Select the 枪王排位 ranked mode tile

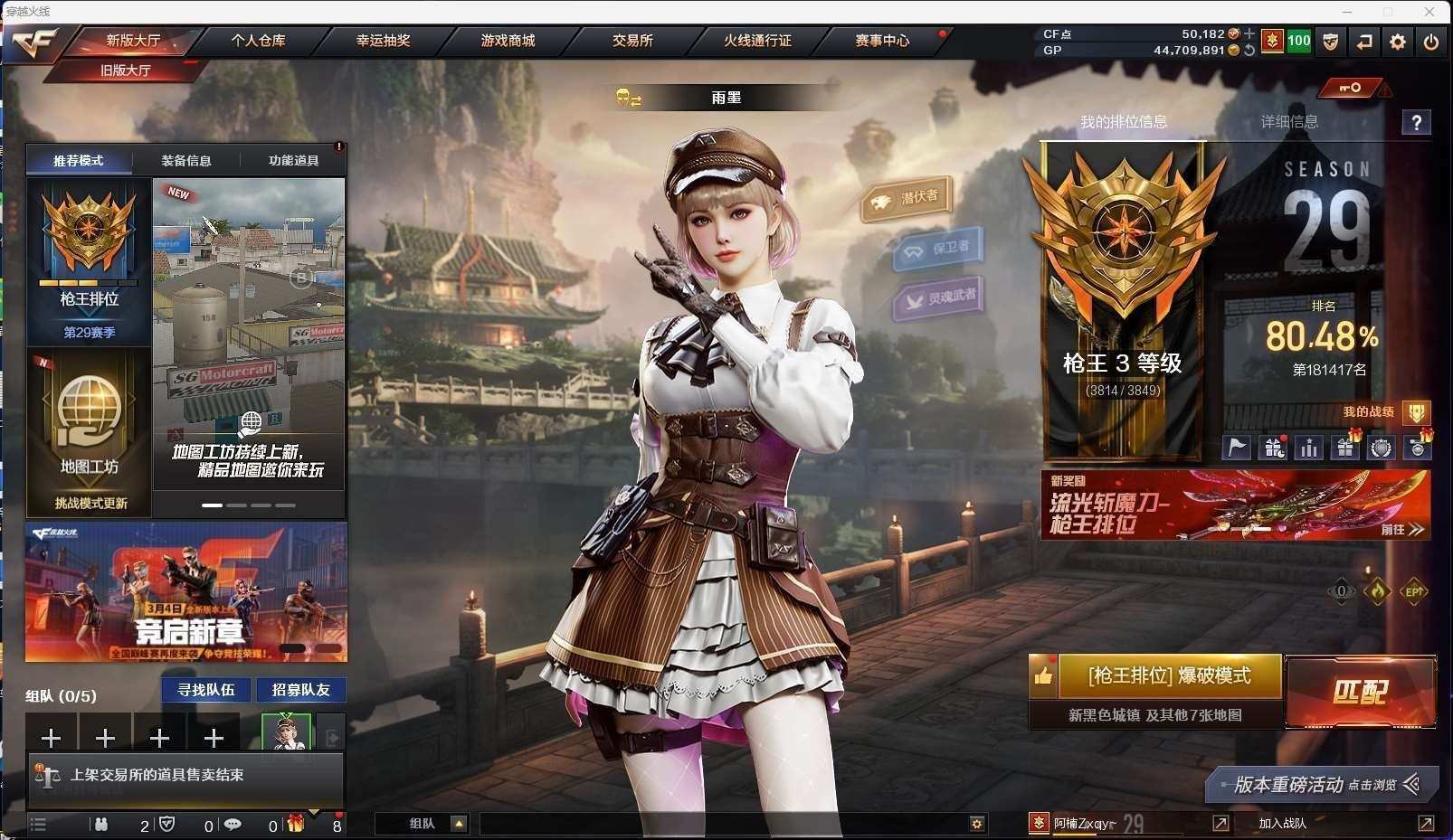[89, 262]
